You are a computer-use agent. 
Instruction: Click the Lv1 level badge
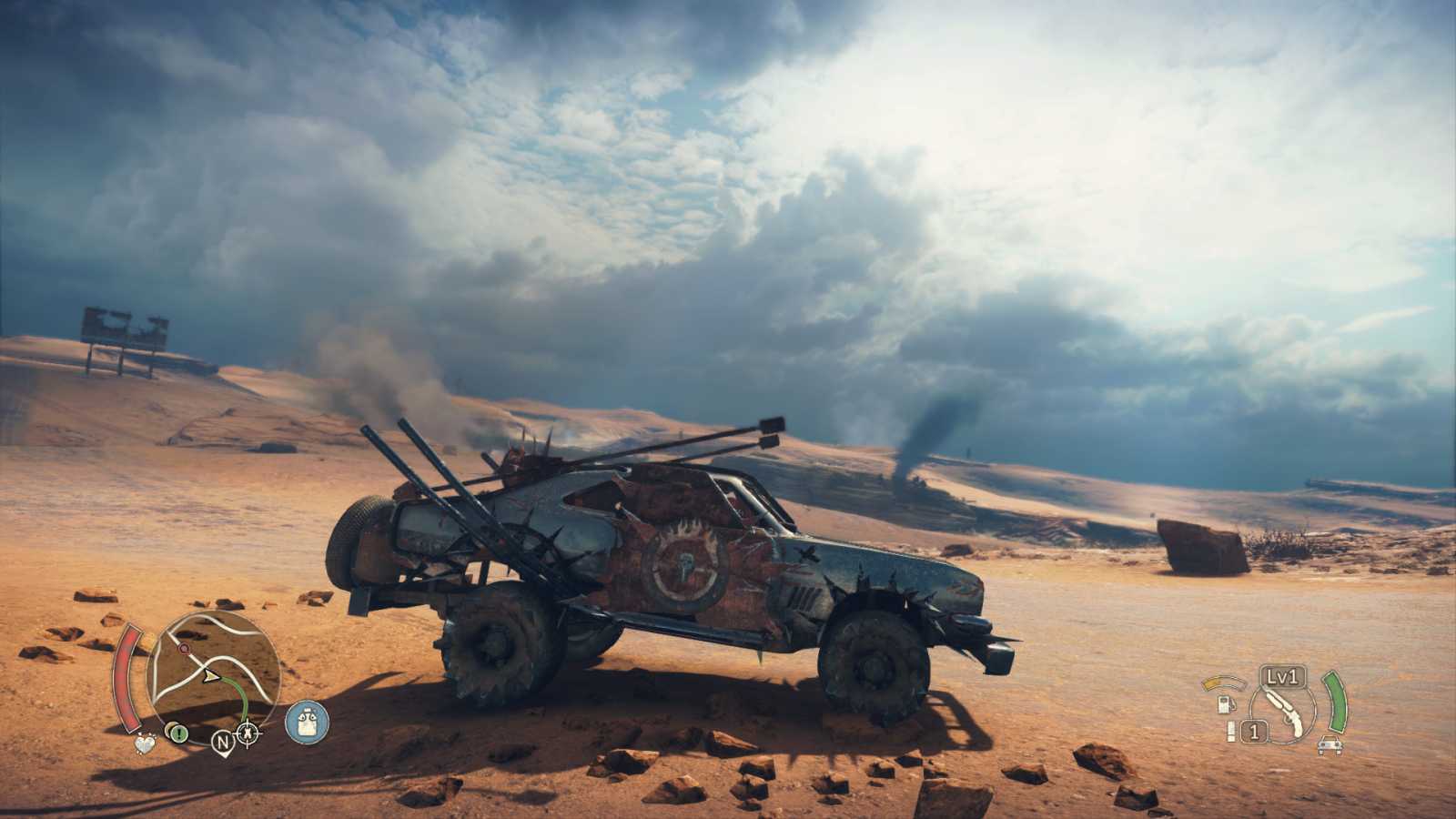tap(1283, 677)
